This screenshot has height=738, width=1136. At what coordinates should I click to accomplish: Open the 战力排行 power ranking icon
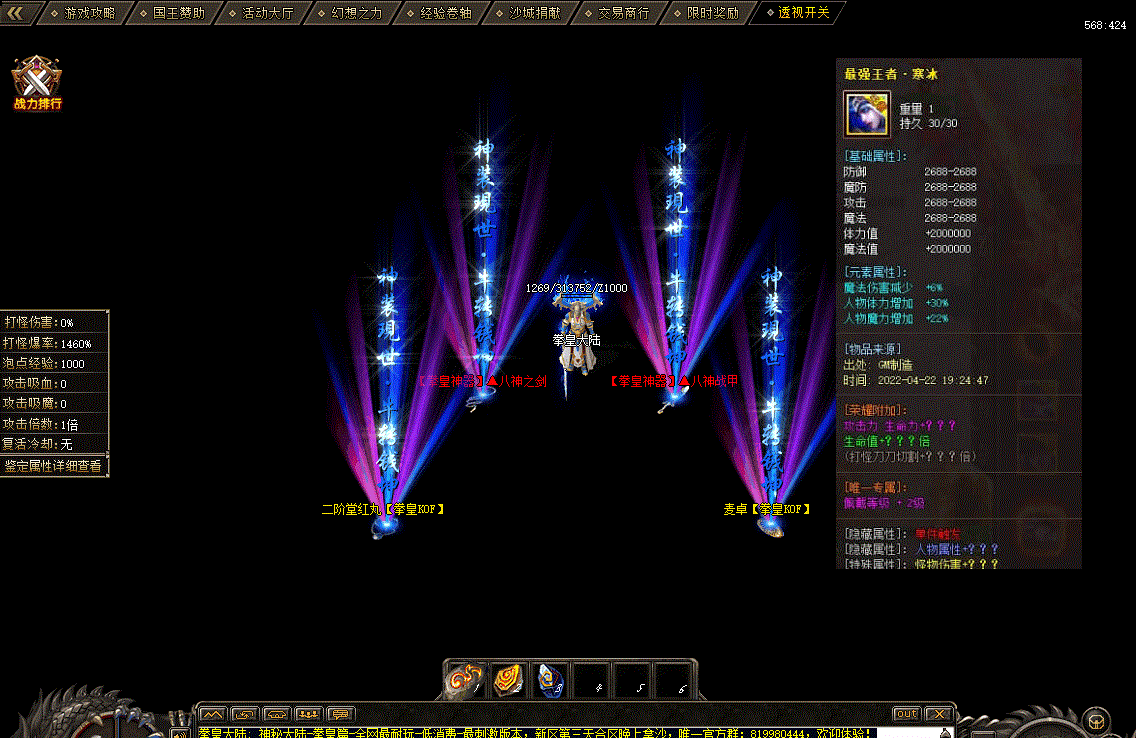[x=37, y=82]
